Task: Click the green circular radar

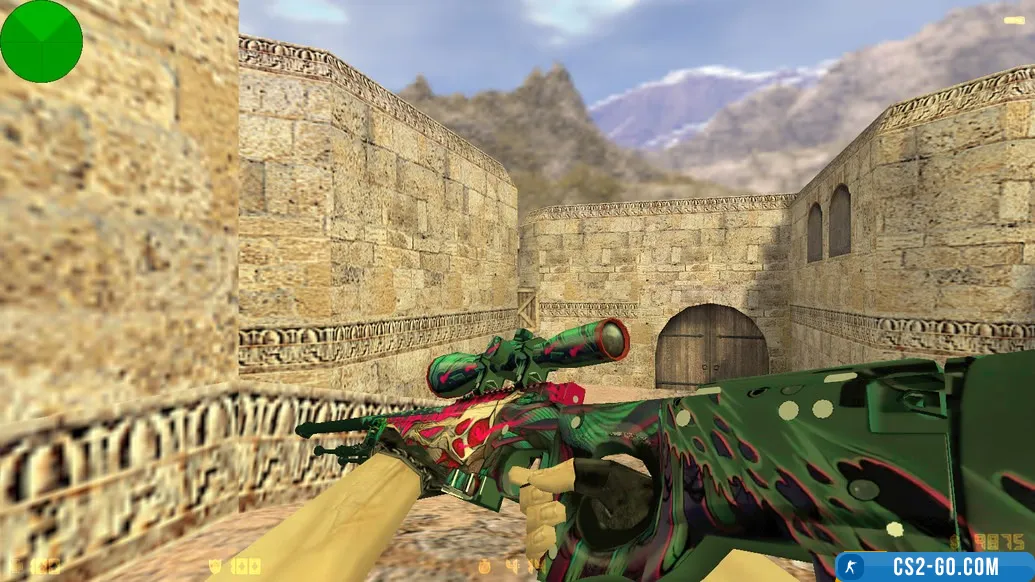Action: pos(41,41)
